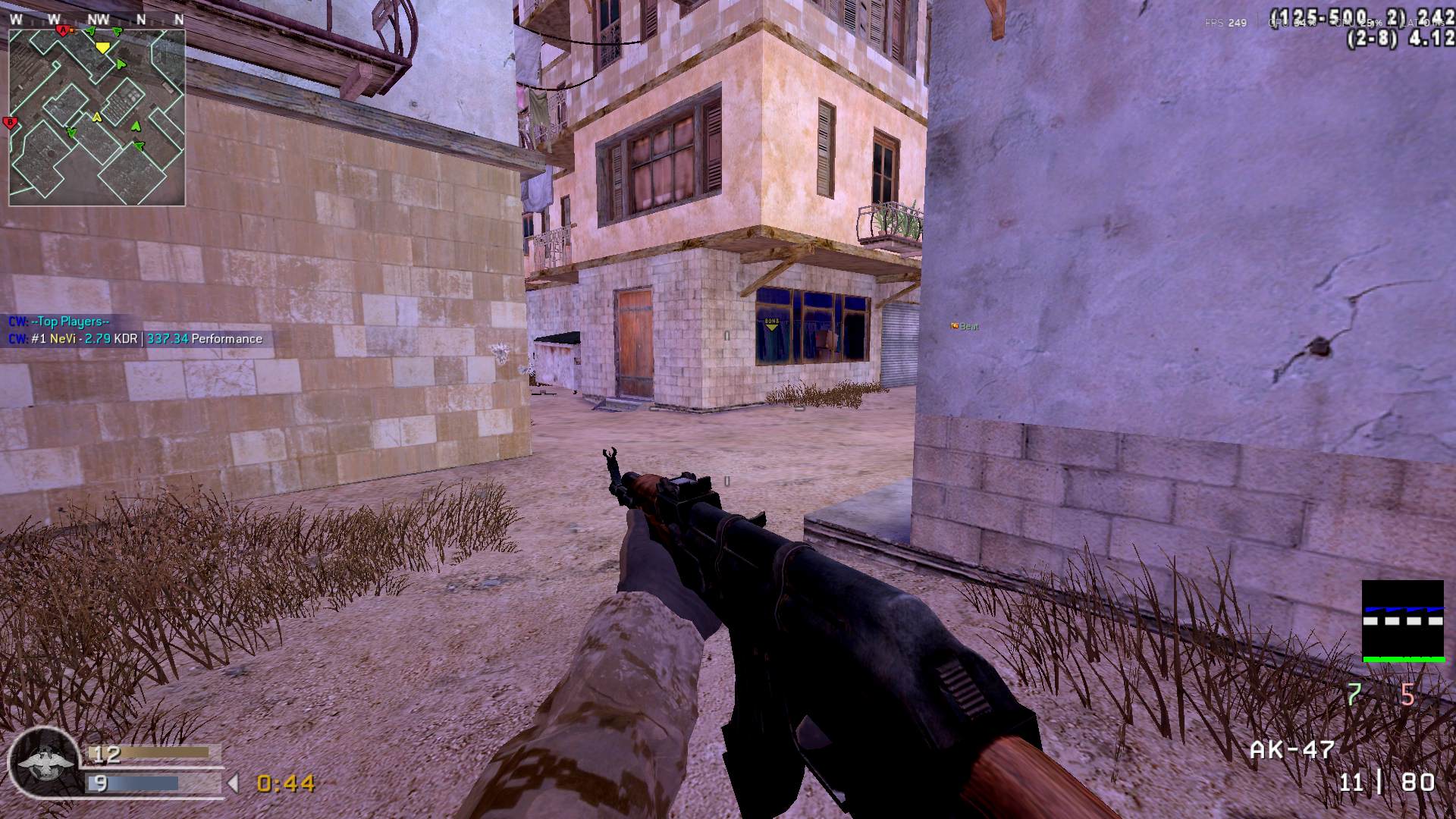
Task: Select the yellow player arrow on minimap
Action: [x=96, y=117]
